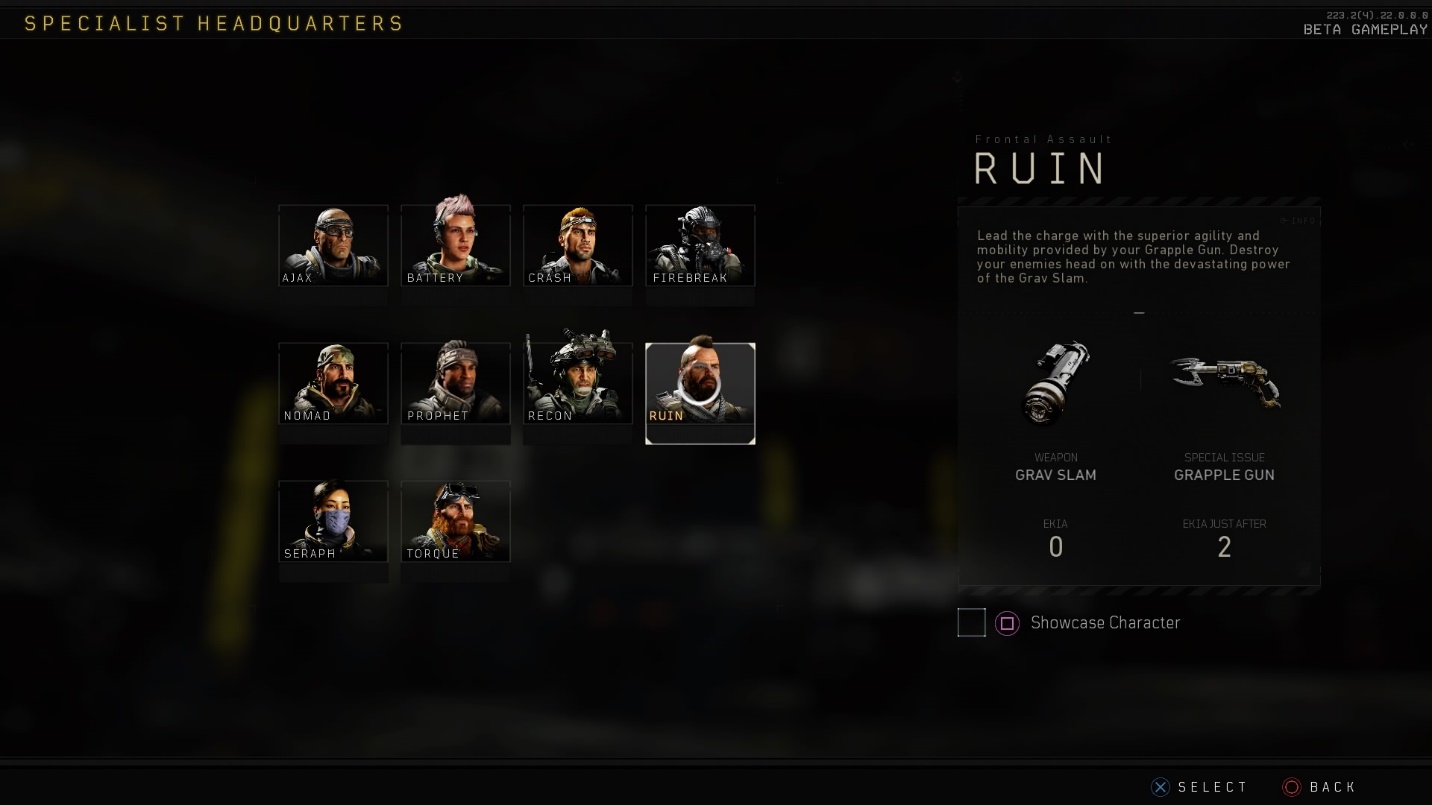
Task: Pick the Crash specialist tile
Action: pos(578,246)
